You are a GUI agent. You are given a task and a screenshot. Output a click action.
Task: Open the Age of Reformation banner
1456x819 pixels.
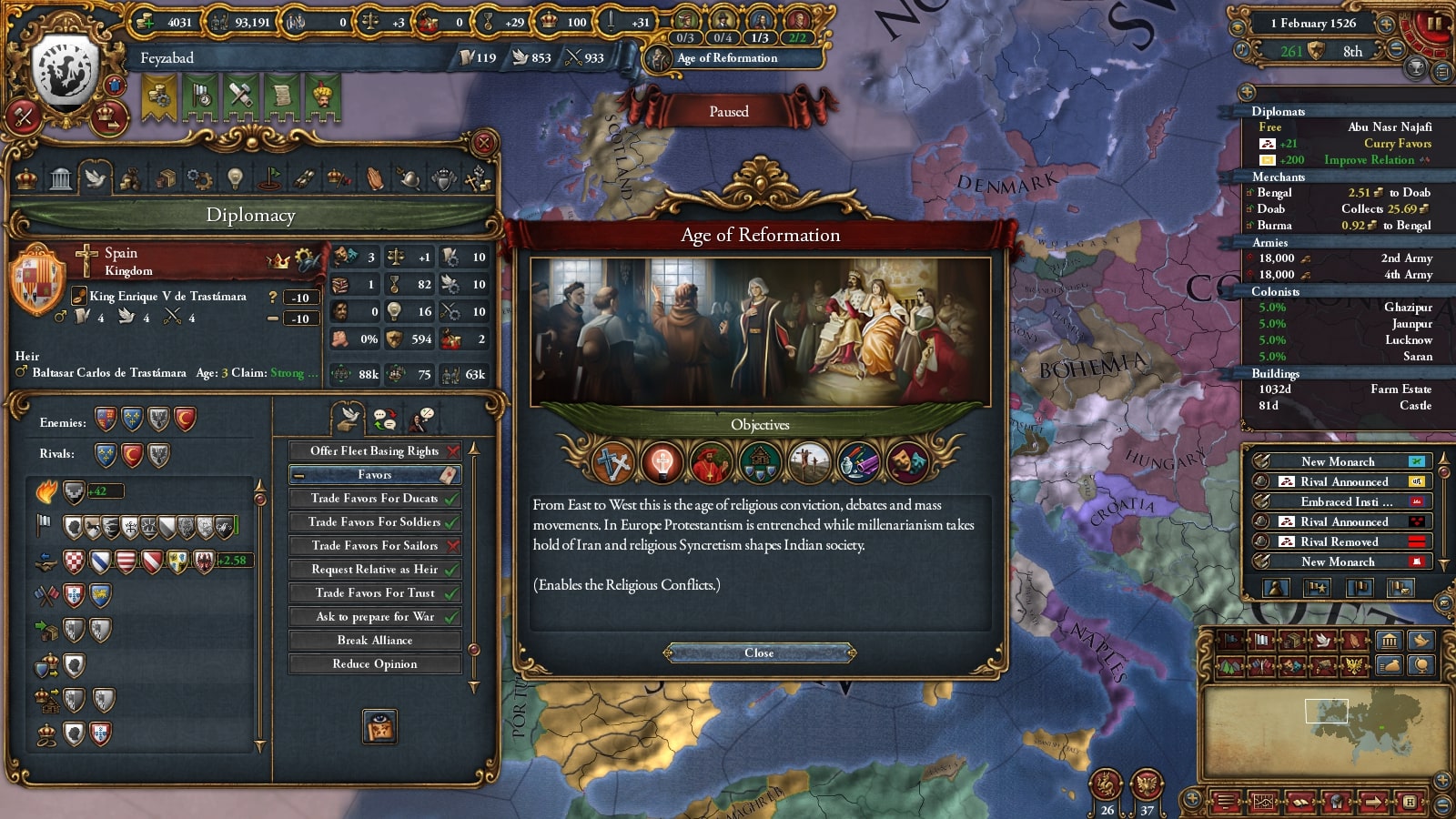click(x=726, y=58)
